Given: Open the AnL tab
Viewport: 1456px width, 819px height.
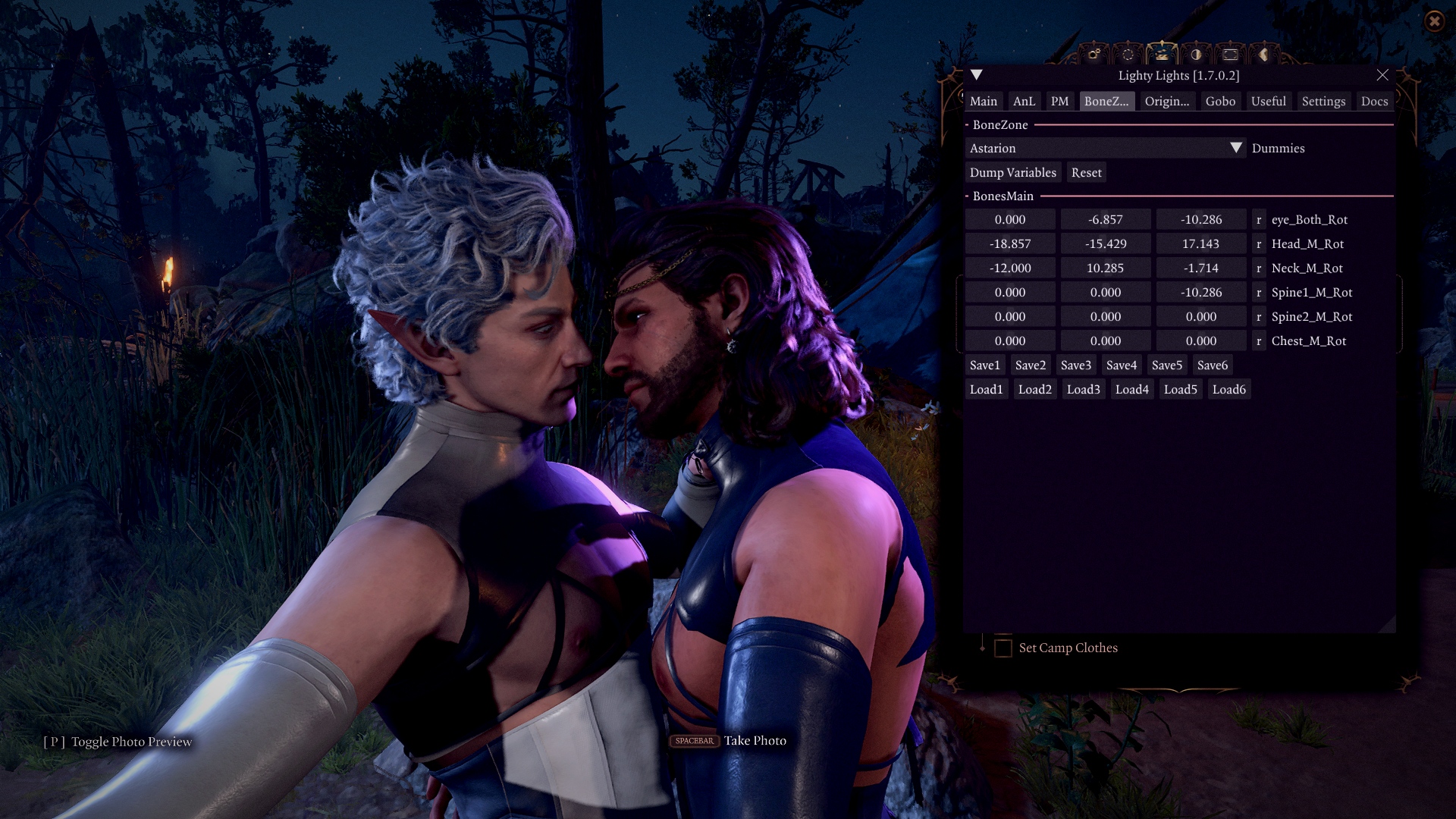Looking at the screenshot, I should tap(1024, 101).
